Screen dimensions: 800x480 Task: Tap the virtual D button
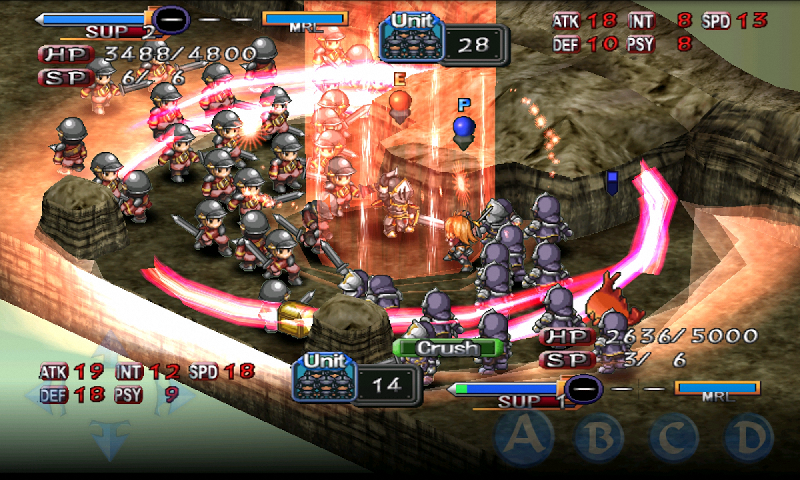(748, 437)
